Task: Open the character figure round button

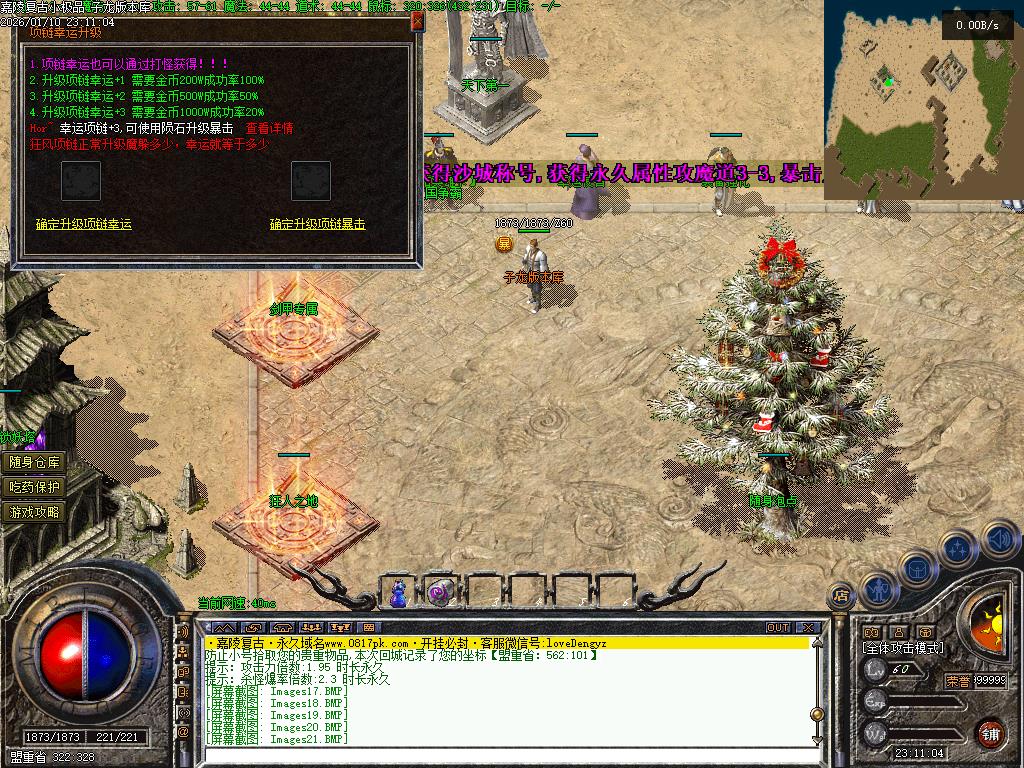Action: click(877, 589)
